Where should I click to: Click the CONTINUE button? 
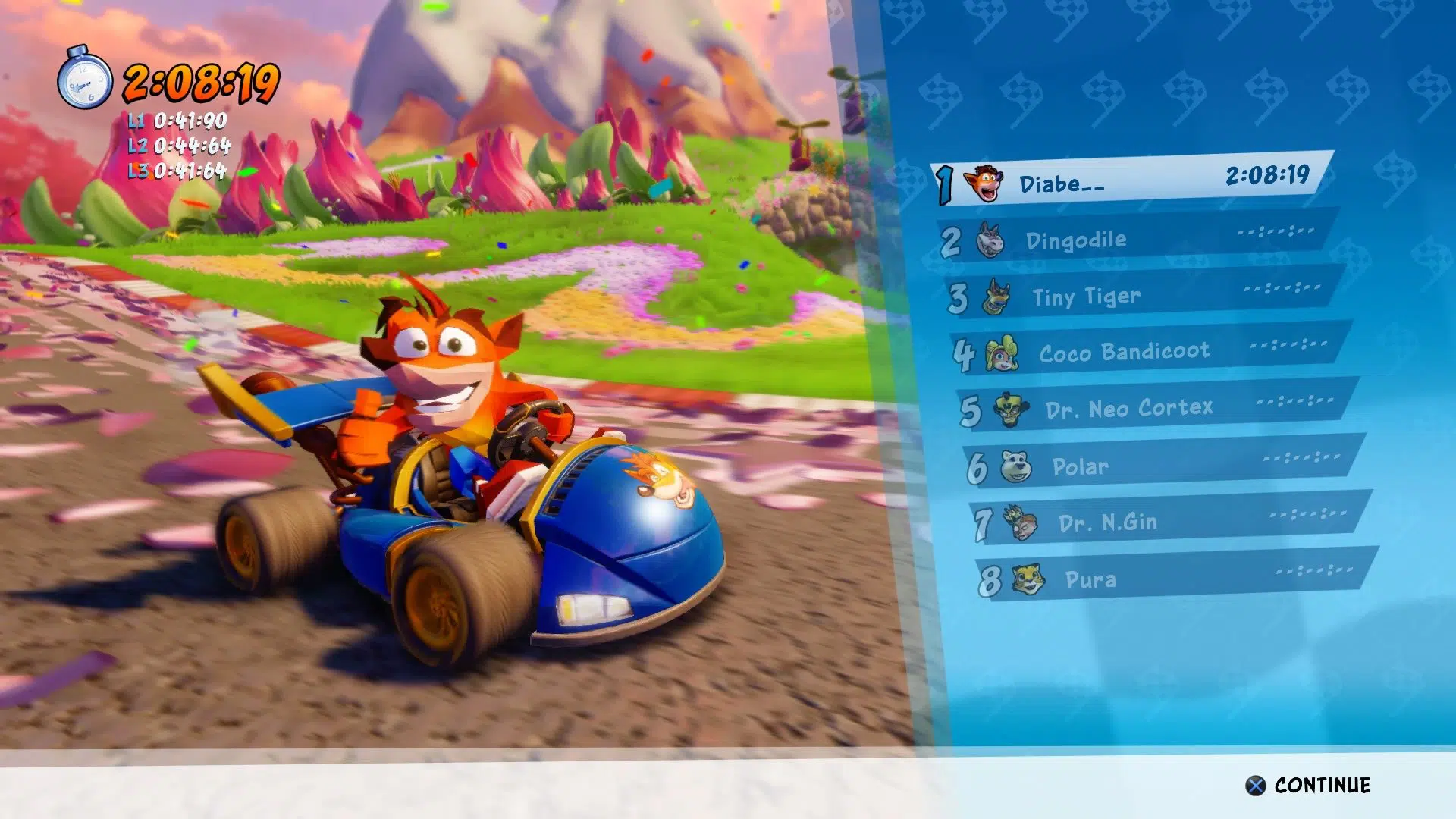point(1308,785)
